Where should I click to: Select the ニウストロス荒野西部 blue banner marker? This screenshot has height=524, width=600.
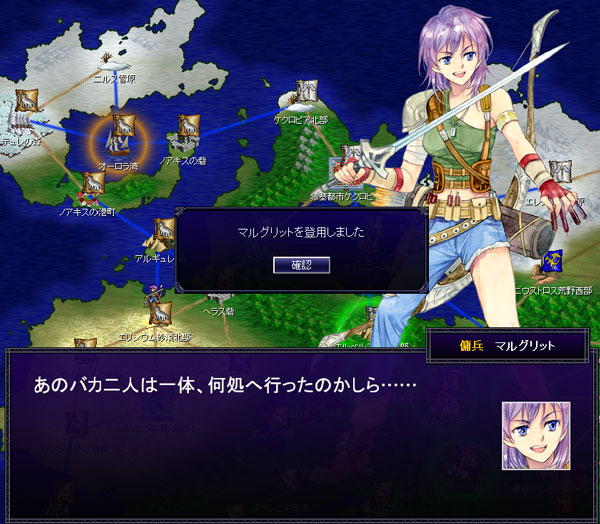[553, 265]
